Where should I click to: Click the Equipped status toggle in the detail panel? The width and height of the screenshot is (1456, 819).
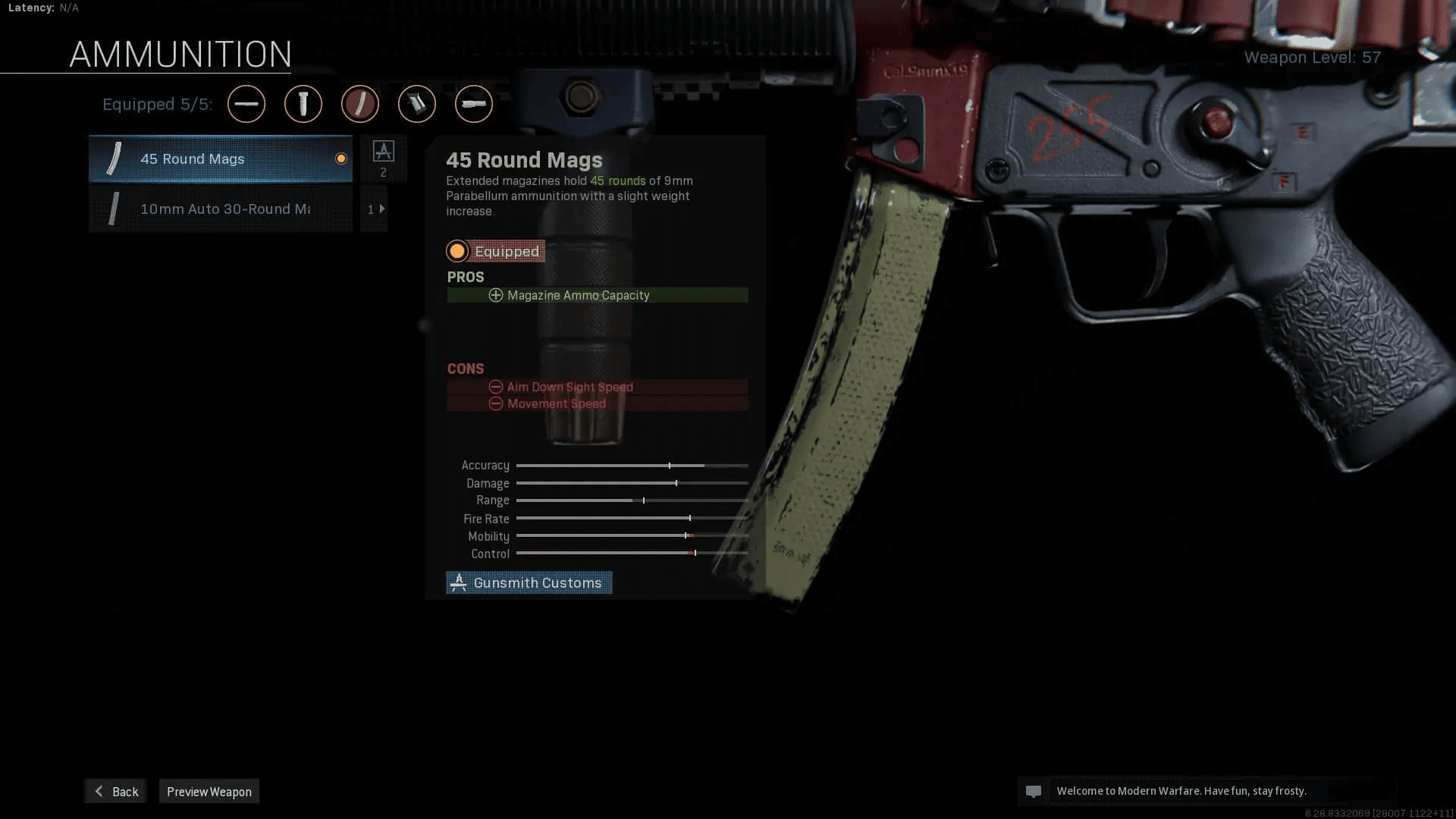point(495,251)
